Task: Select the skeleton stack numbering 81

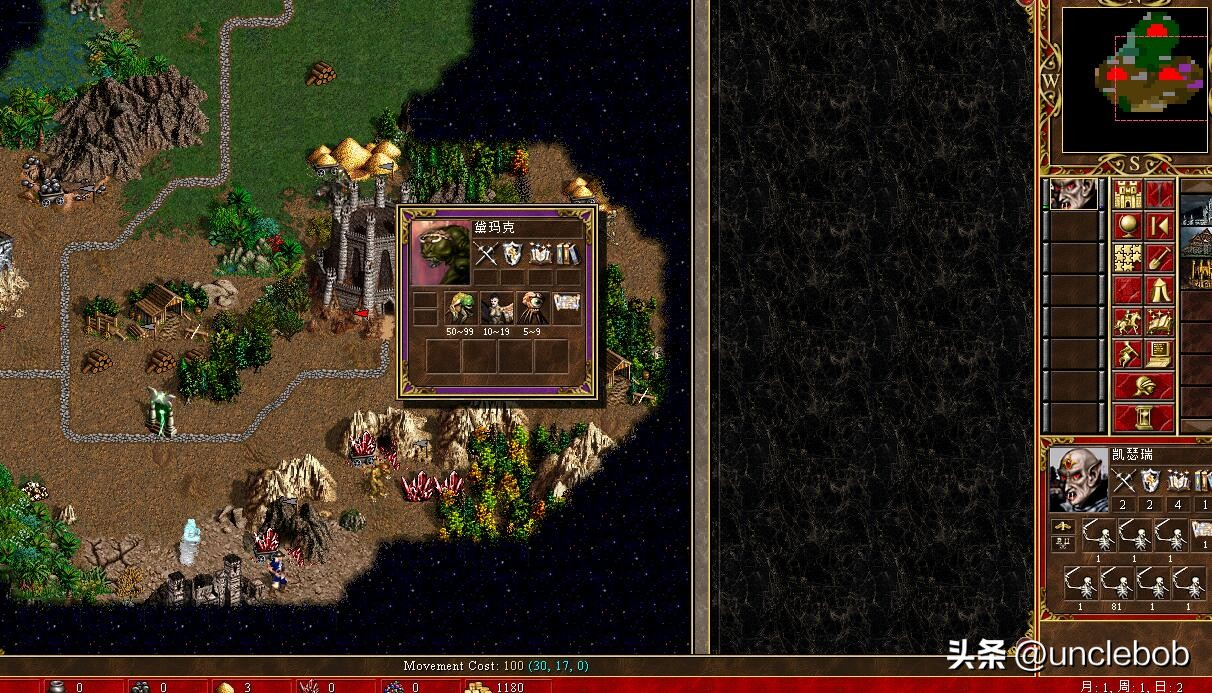Action: (x=1120, y=585)
